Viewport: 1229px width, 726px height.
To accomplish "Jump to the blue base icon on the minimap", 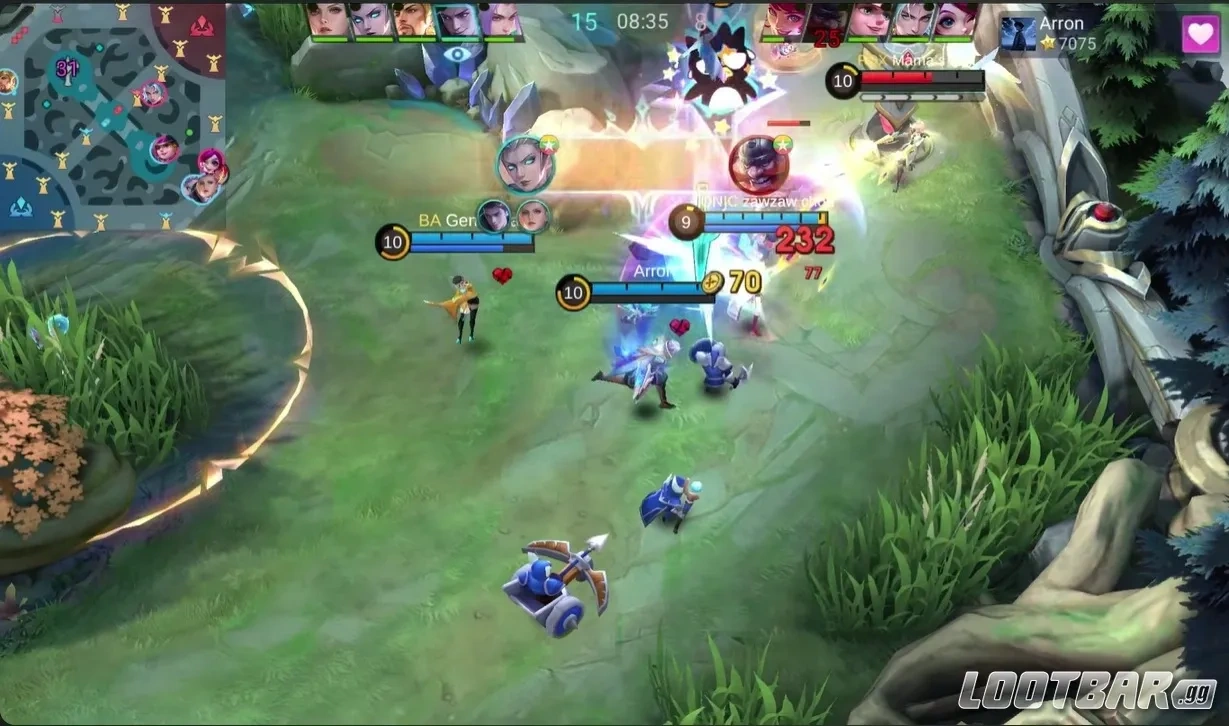I will coord(21,206).
